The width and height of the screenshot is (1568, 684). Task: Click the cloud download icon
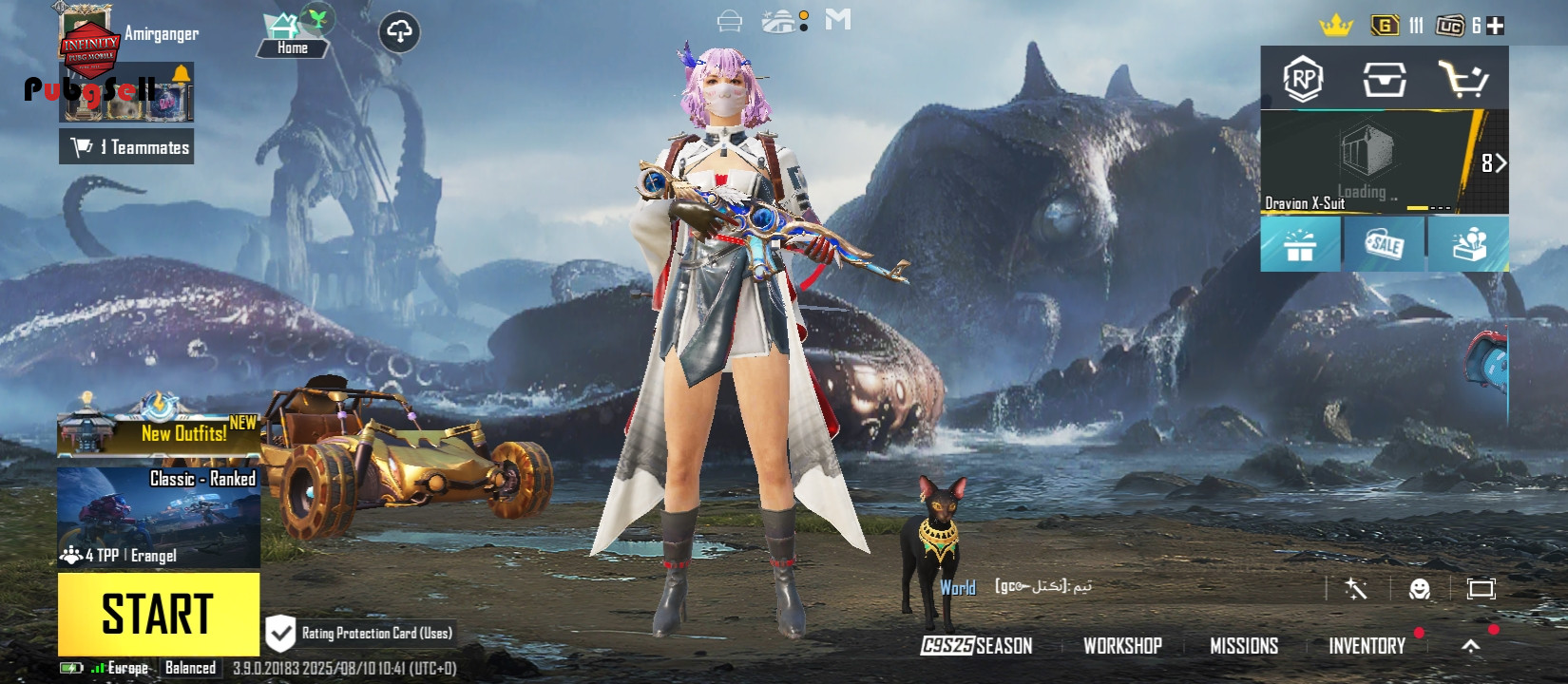(399, 32)
